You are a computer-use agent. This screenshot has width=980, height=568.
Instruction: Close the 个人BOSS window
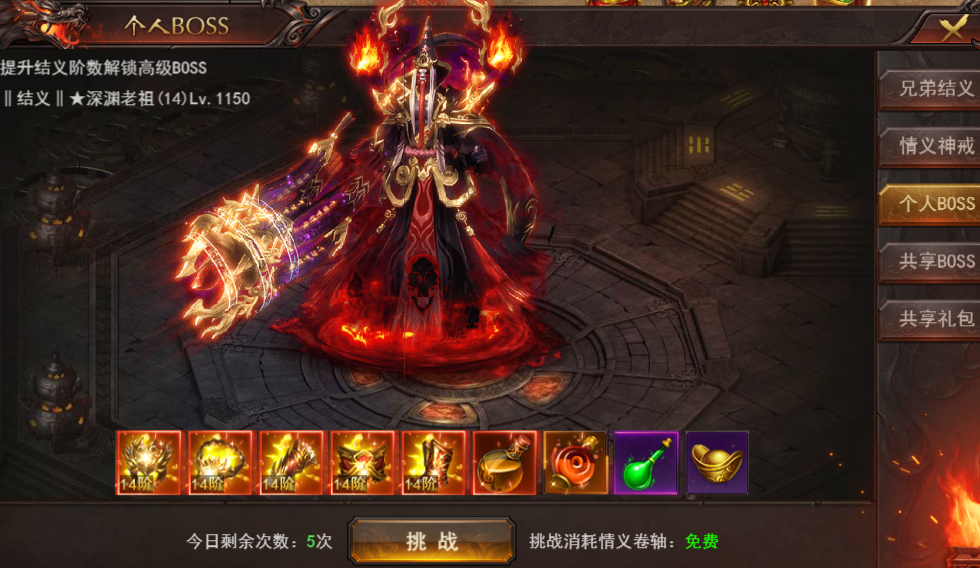pyautogui.click(x=951, y=27)
